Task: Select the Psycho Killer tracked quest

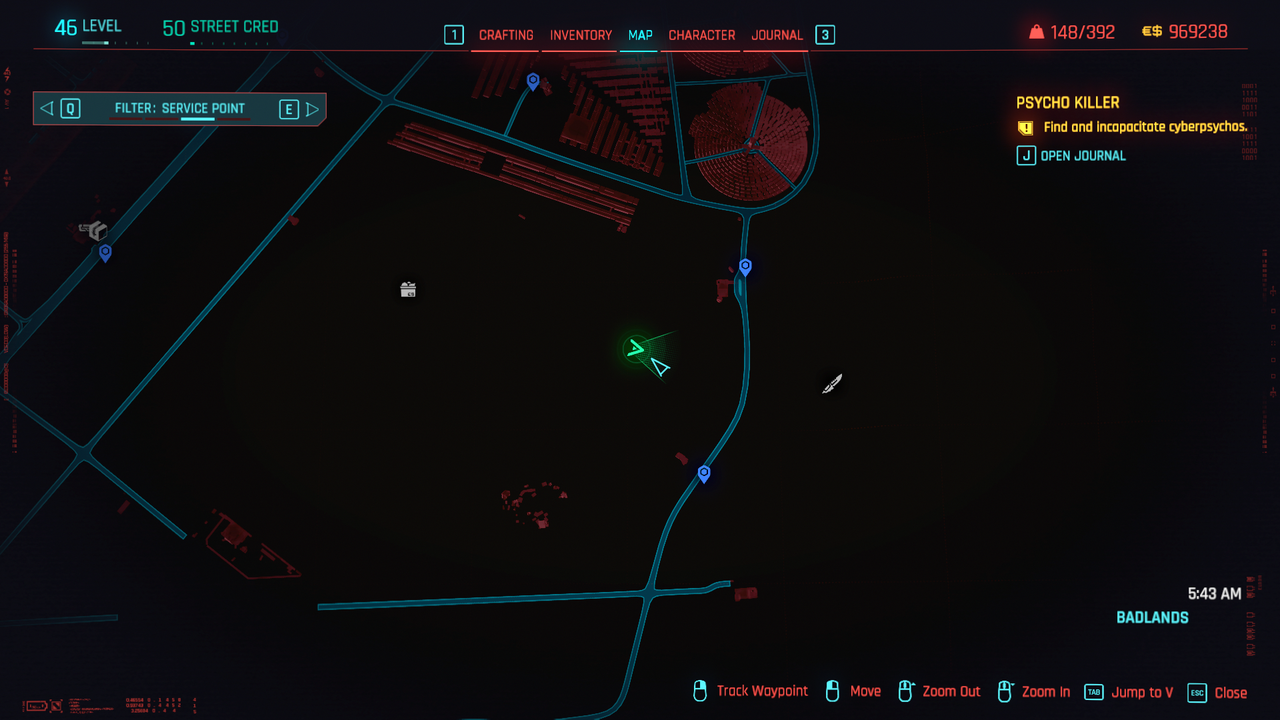Action: pyautogui.click(x=1067, y=103)
